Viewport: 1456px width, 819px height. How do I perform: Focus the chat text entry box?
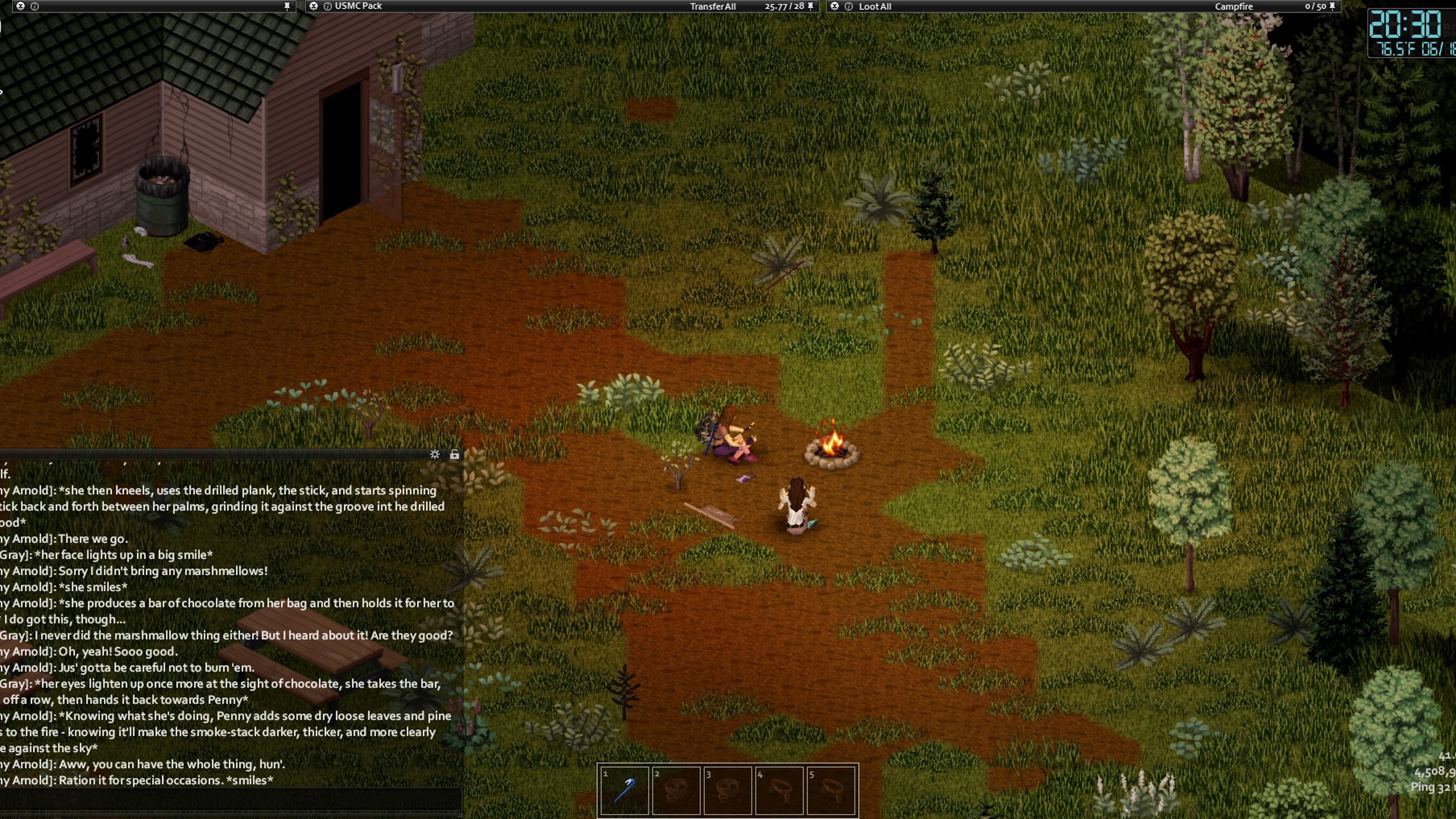coord(231,800)
